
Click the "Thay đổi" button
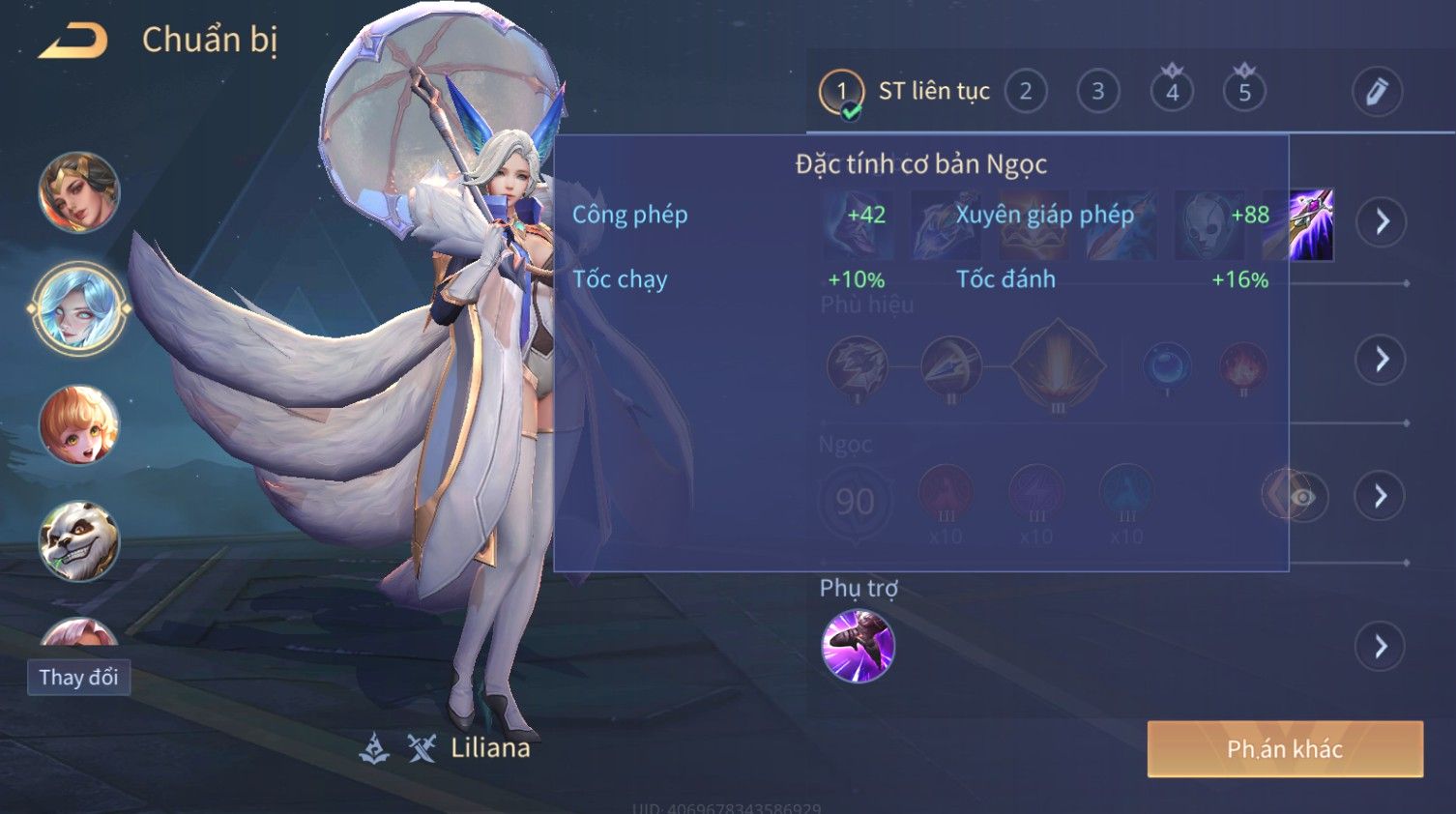[78, 678]
